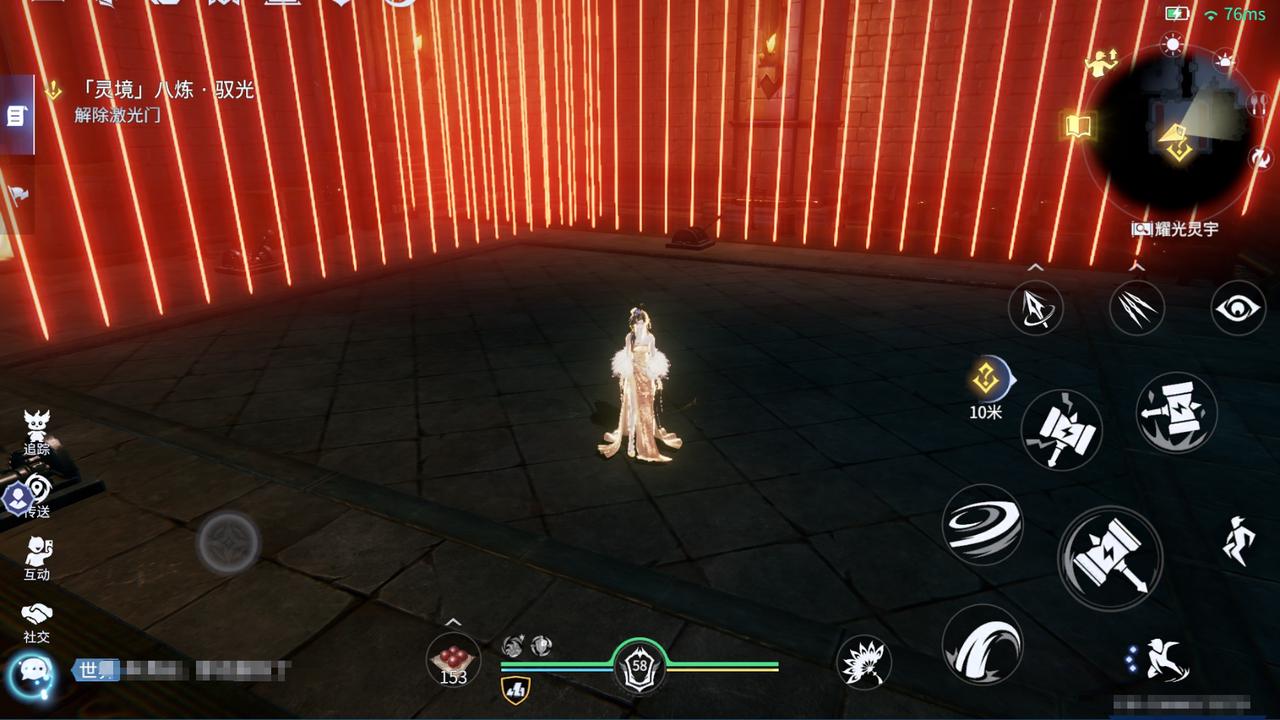Use the red food item slot
Screen dimensions: 1280x720
453,659
